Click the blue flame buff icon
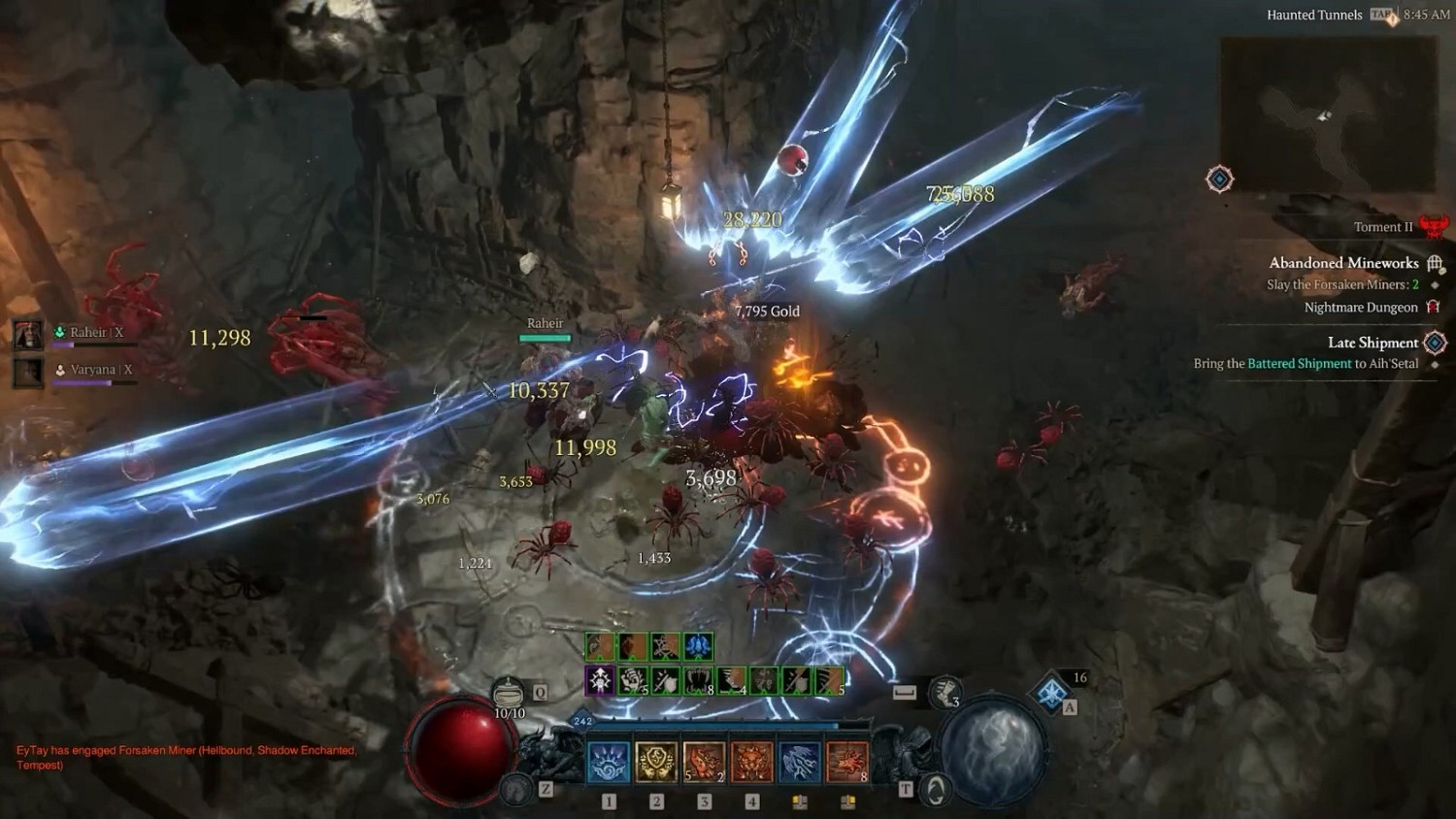The image size is (1456, 819). coord(698,646)
